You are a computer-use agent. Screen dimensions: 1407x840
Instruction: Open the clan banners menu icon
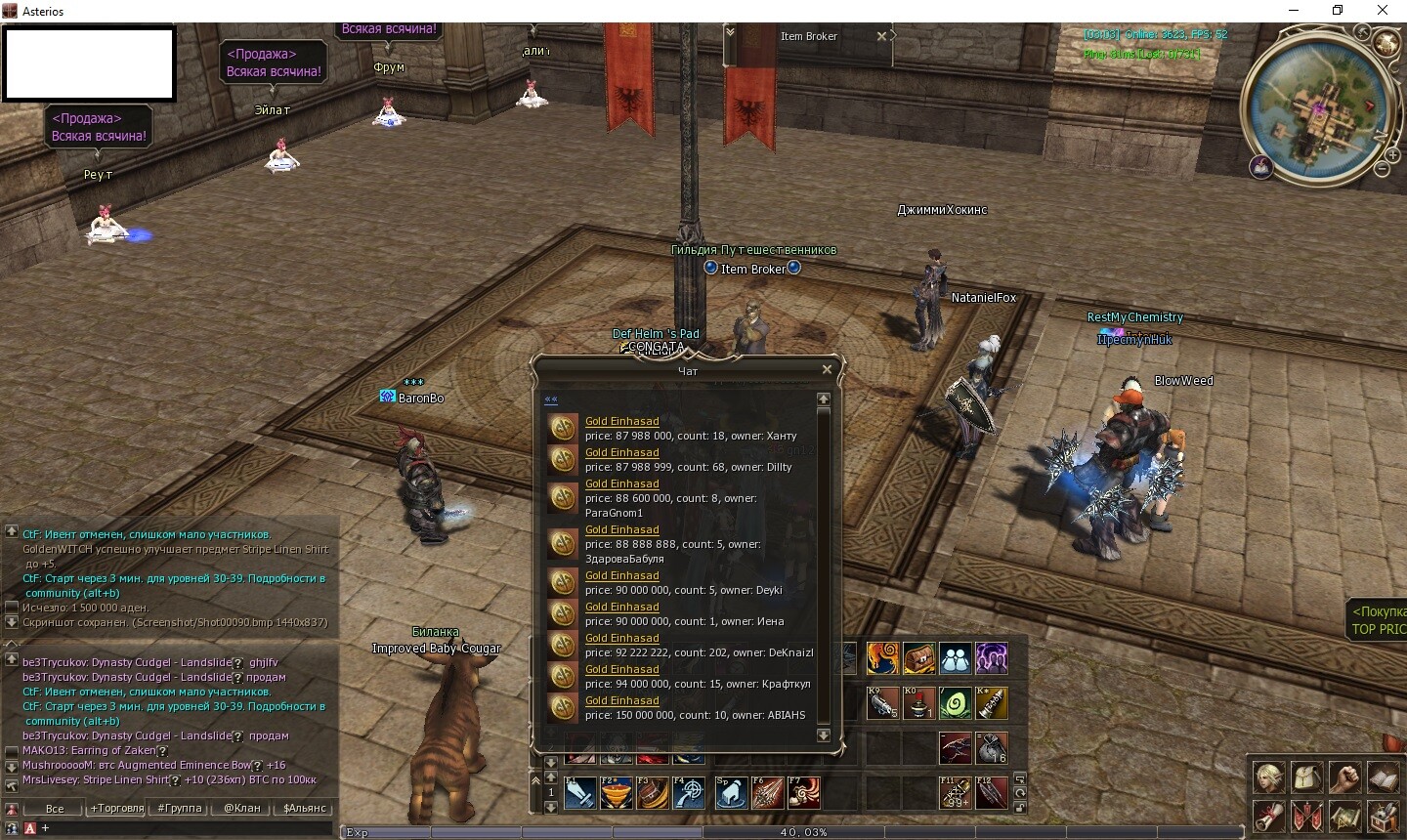tap(1307, 815)
